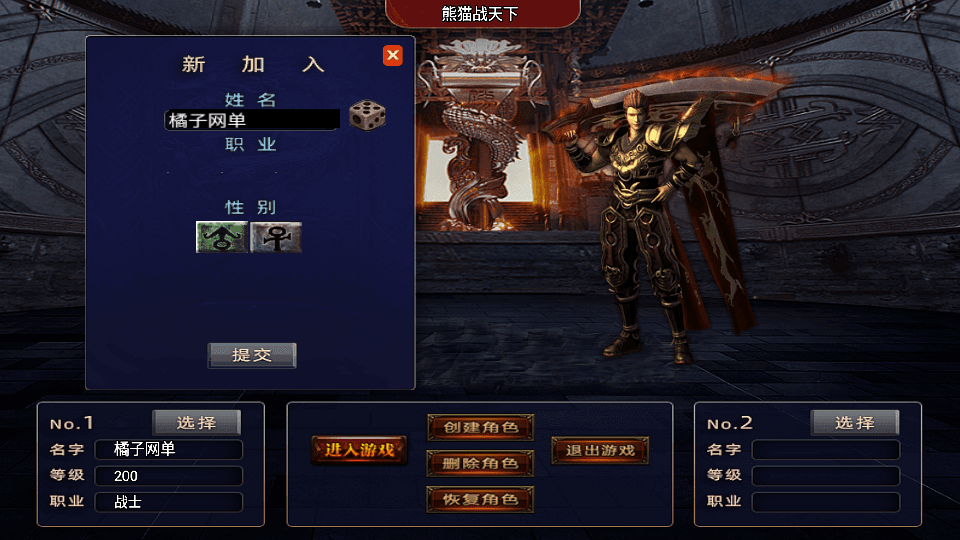Restore a character with 恢复角色
Viewport: 960px width, 540px height.
coord(480,499)
